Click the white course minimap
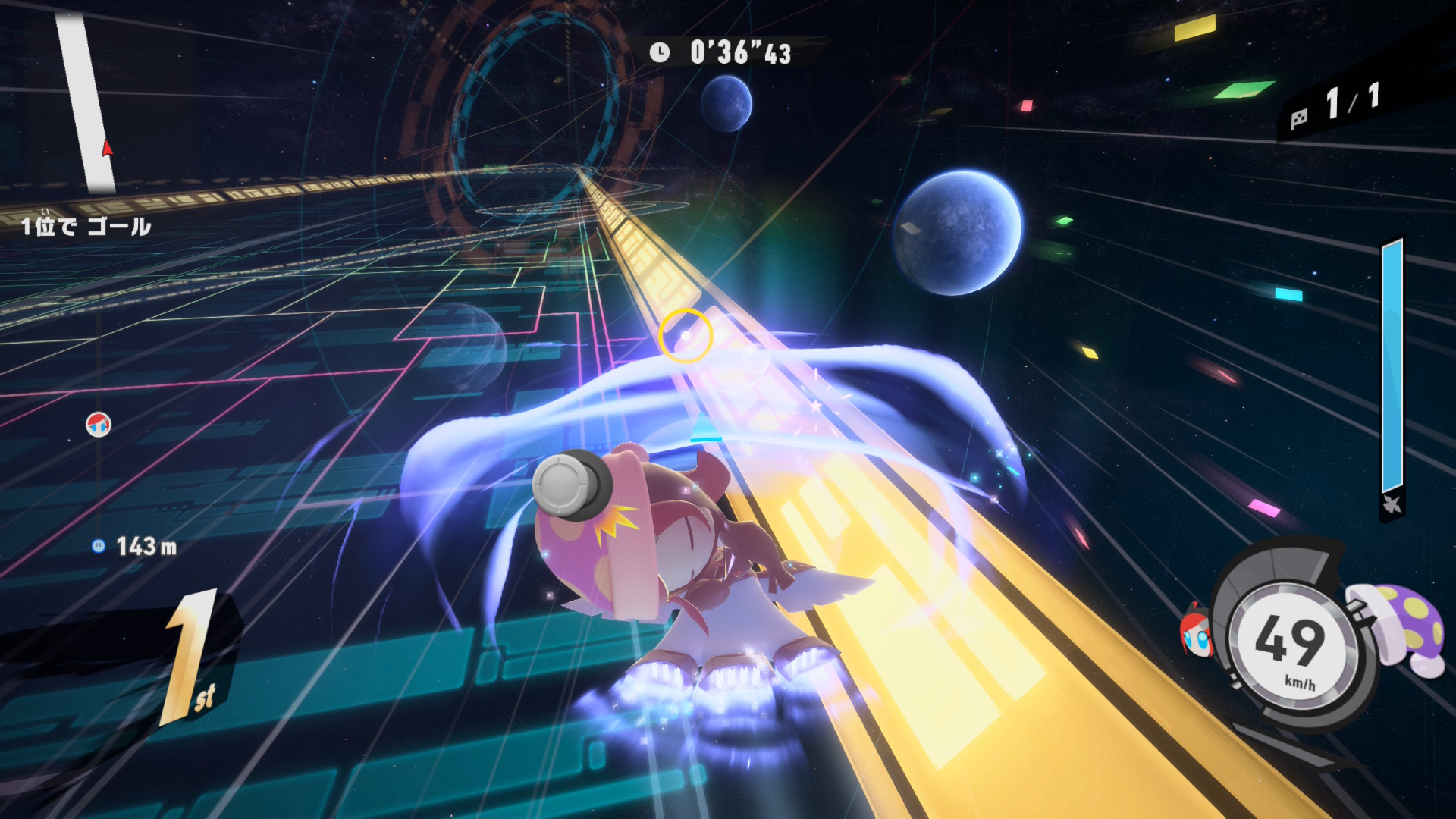The width and height of the screenshot is (1456, 819). point(86,102)
